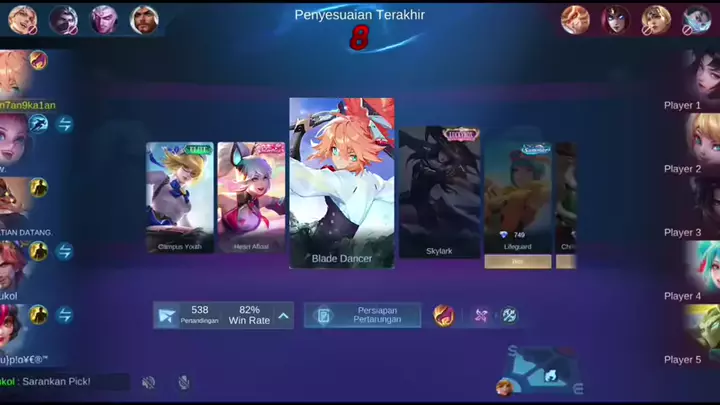720x405 pixels.
Task: Open the 538 matches win rate panel
Action: coord(213,316)
